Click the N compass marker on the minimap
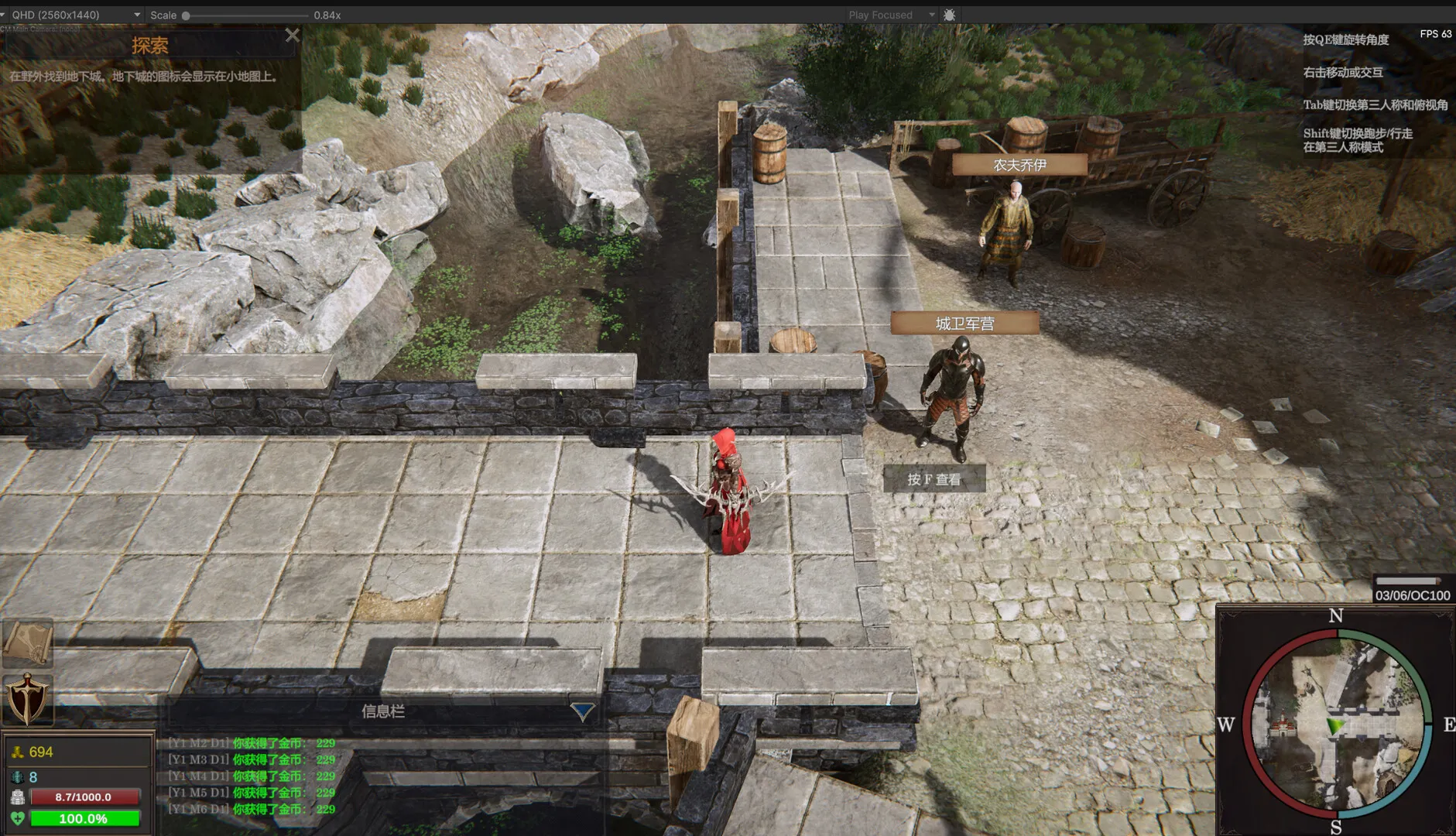The image size is (1456, 836). tap(1335, 615)
